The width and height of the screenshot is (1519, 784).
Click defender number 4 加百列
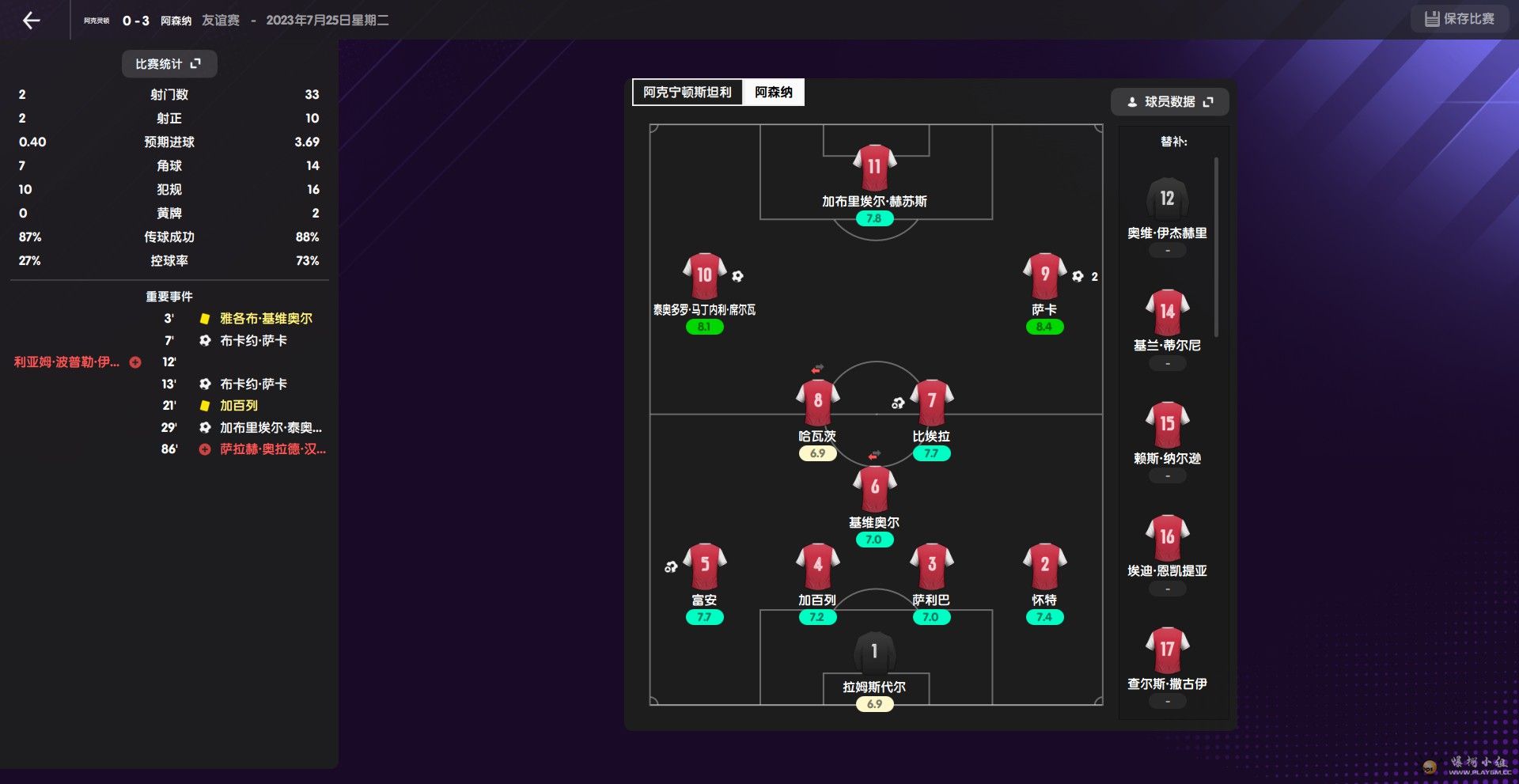817,566
